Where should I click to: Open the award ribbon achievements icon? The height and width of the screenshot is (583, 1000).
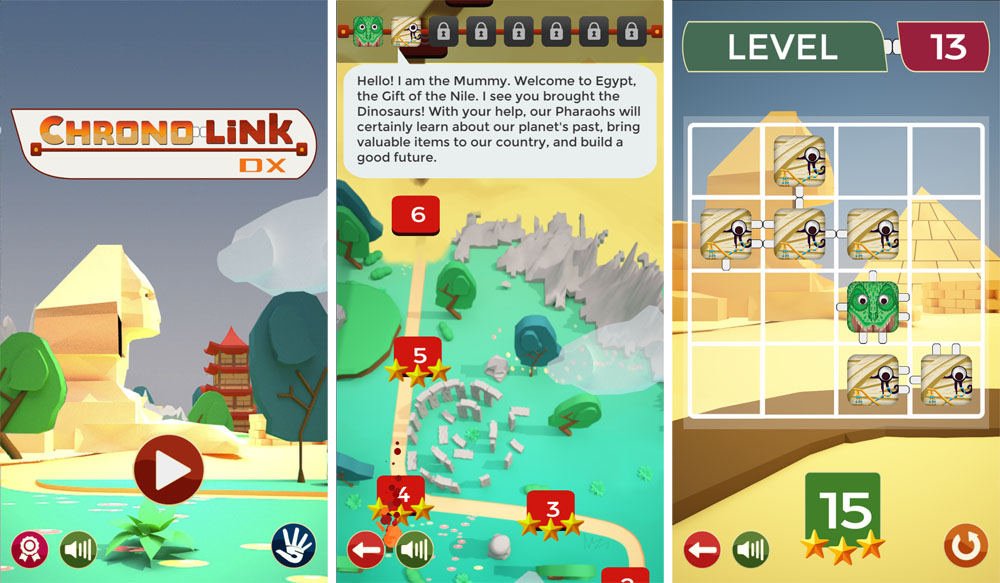point(29,548)
